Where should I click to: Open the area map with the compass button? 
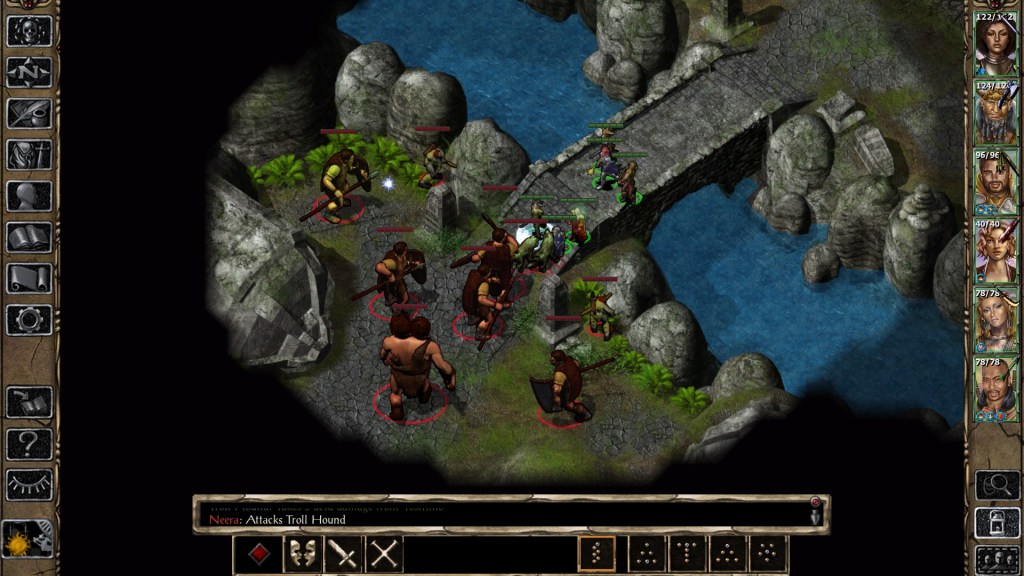click(x=29, y=72)
